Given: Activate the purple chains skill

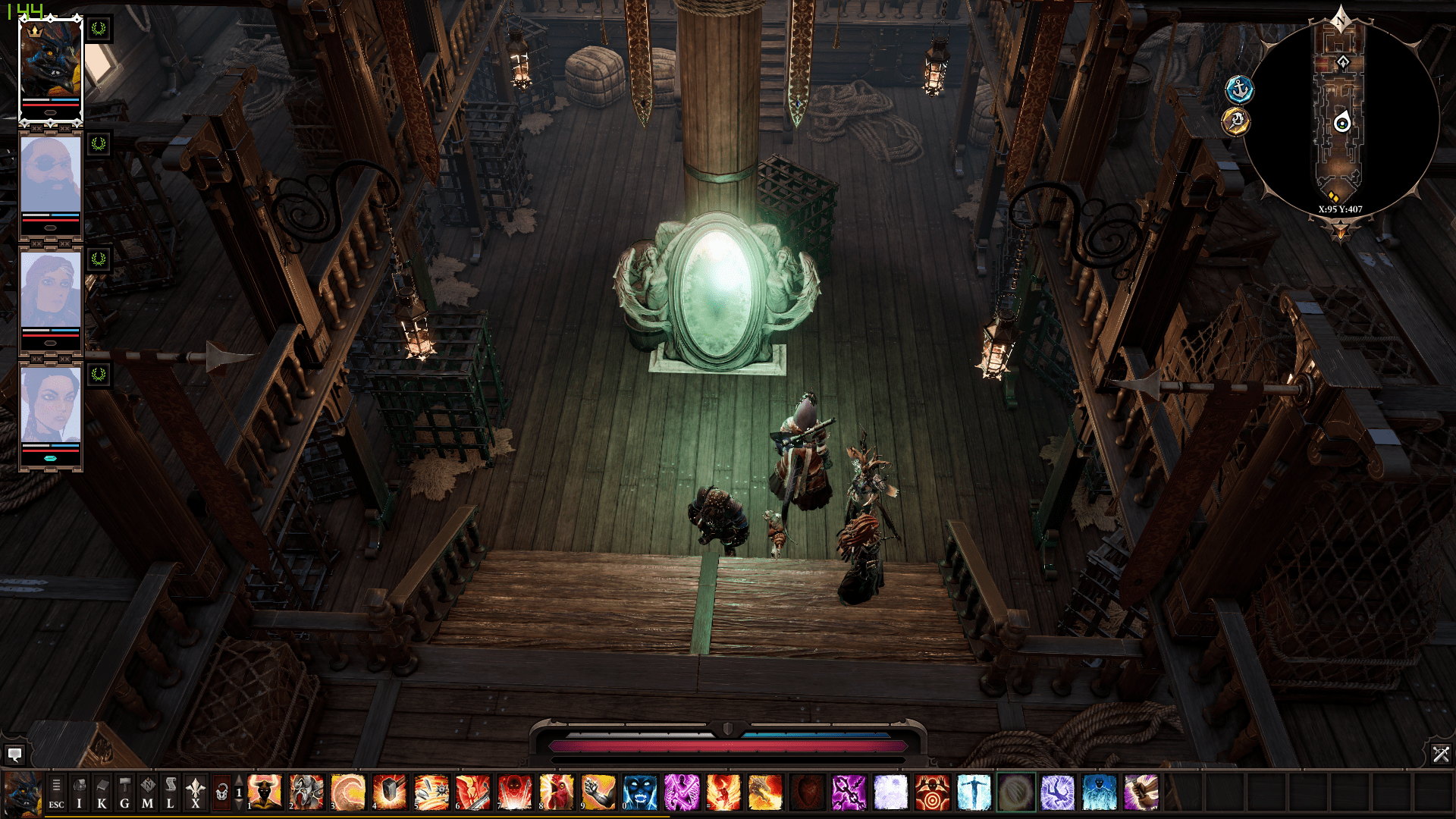Looking at the screenshot, I should click(849, 792).
